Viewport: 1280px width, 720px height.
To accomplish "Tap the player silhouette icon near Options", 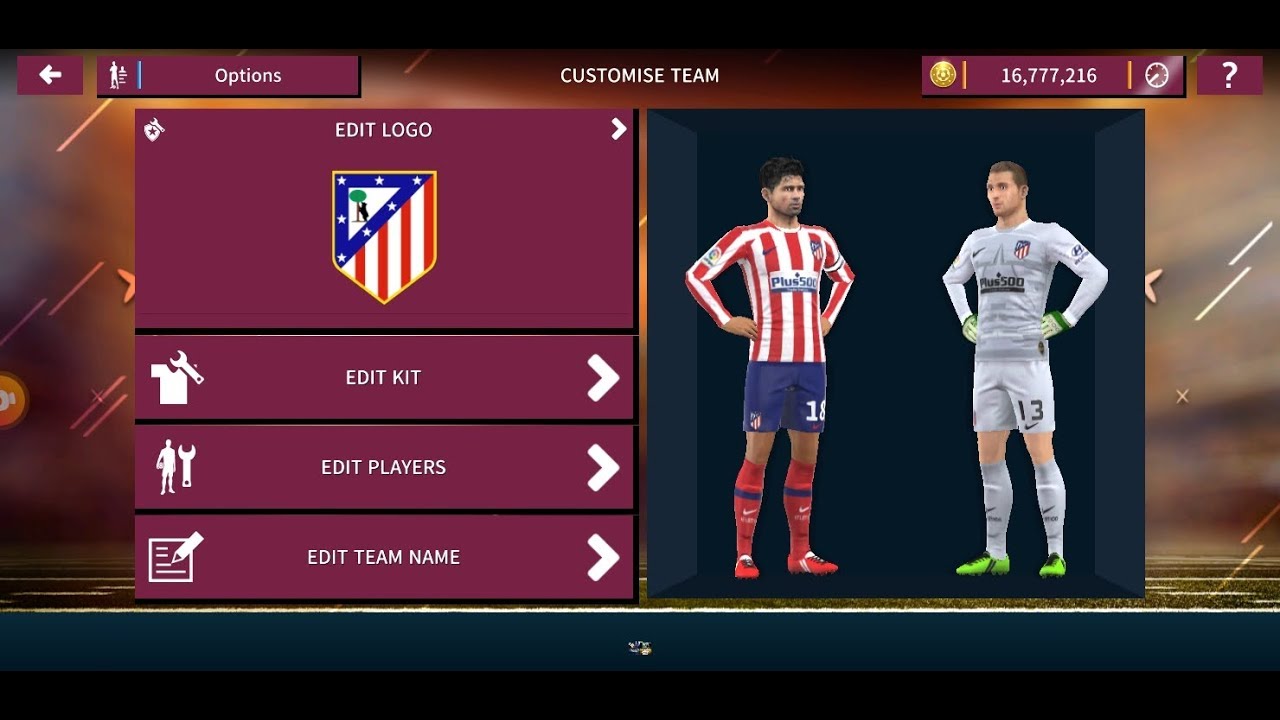I will pyautogui.click(x=119, y=74).
